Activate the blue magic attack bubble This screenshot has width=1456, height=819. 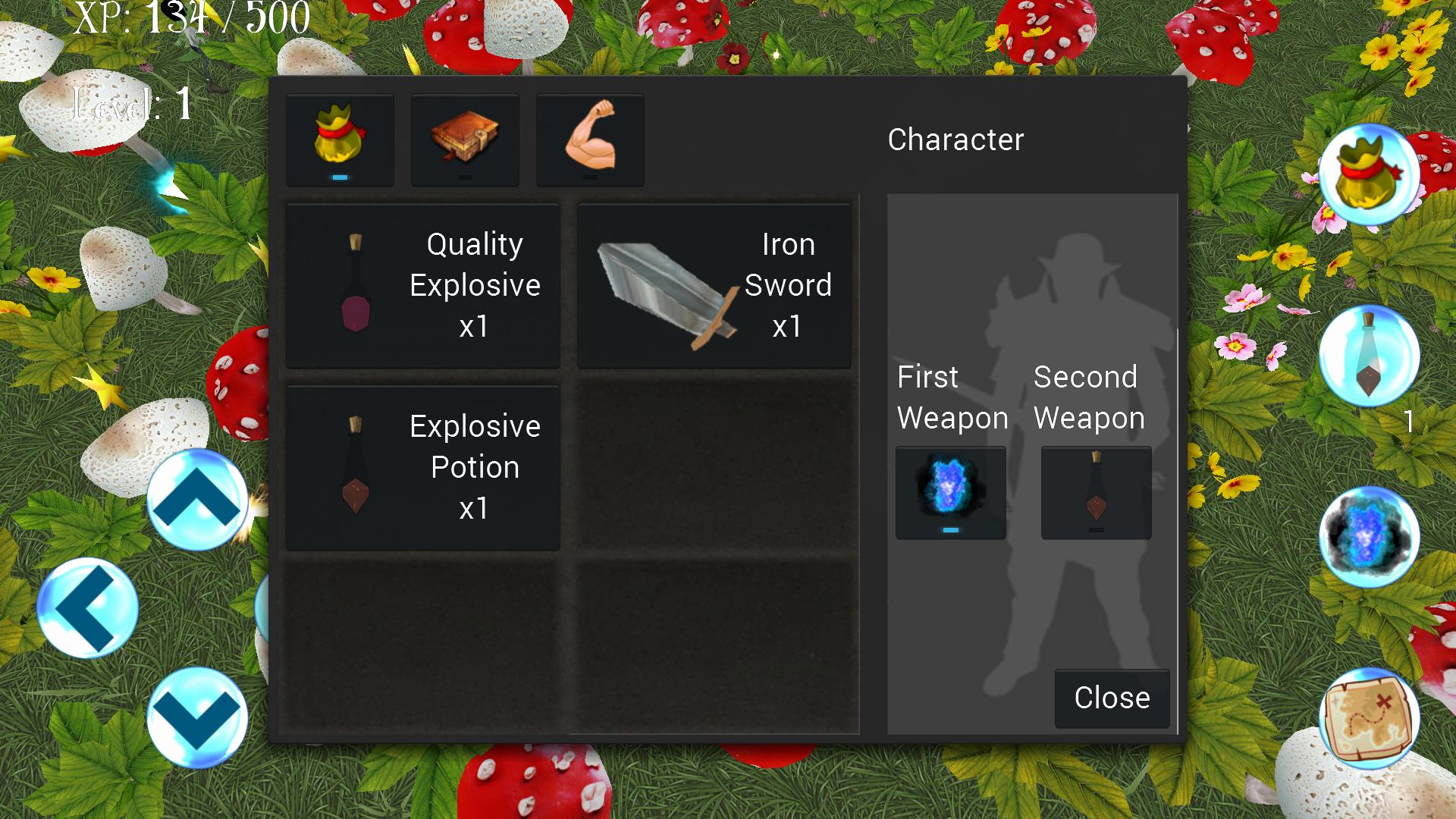[1369, 536]
